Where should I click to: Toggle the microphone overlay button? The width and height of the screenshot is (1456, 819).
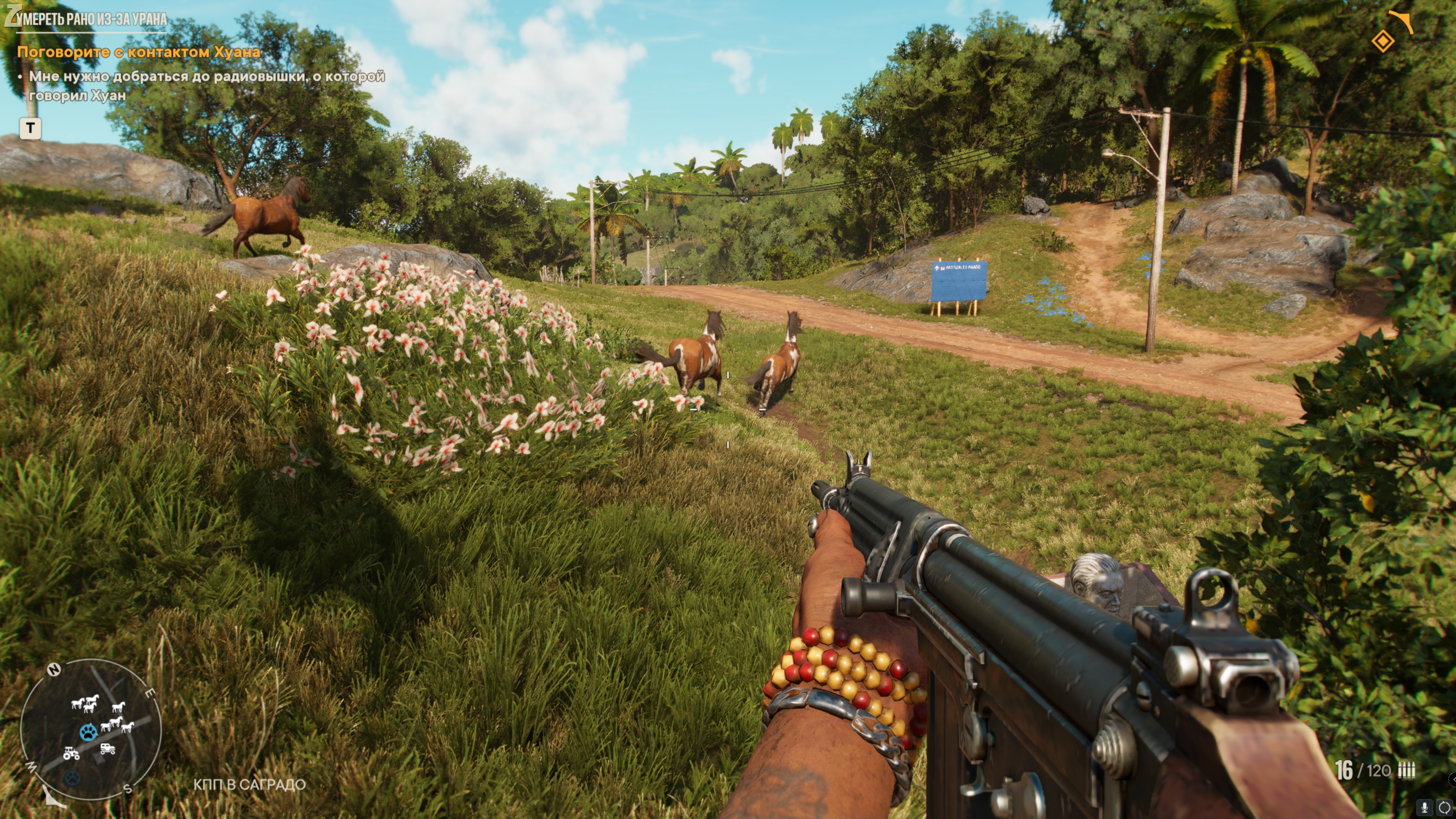click(x=1425, y=807)
